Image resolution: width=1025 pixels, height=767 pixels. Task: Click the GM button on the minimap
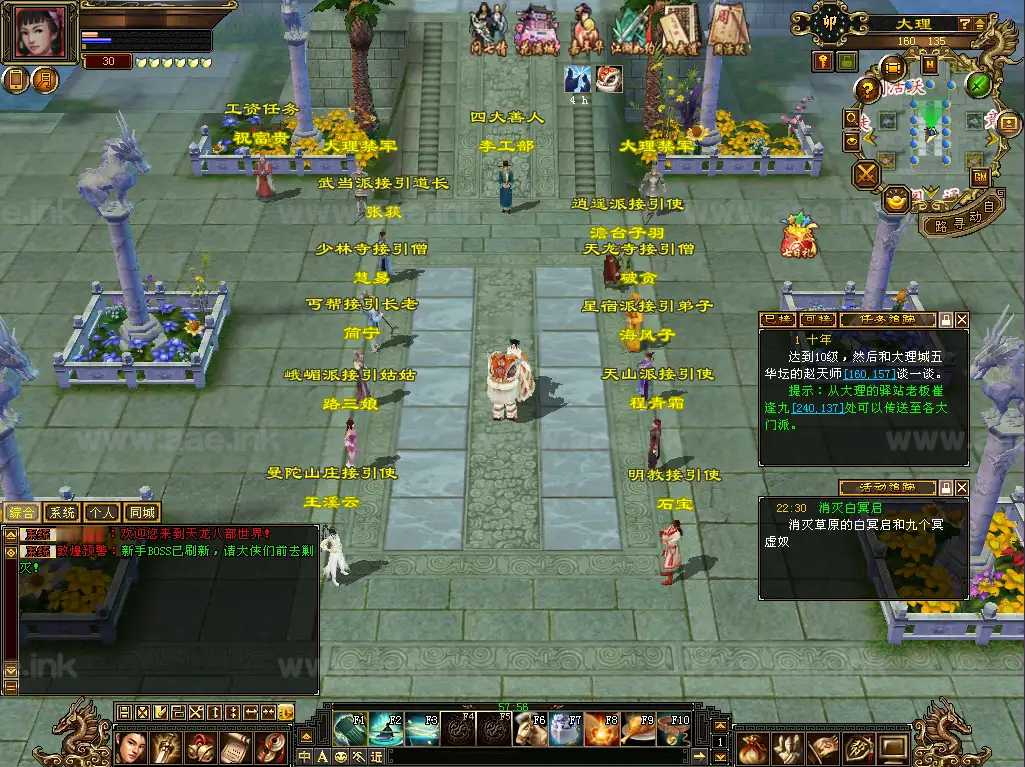980,176
